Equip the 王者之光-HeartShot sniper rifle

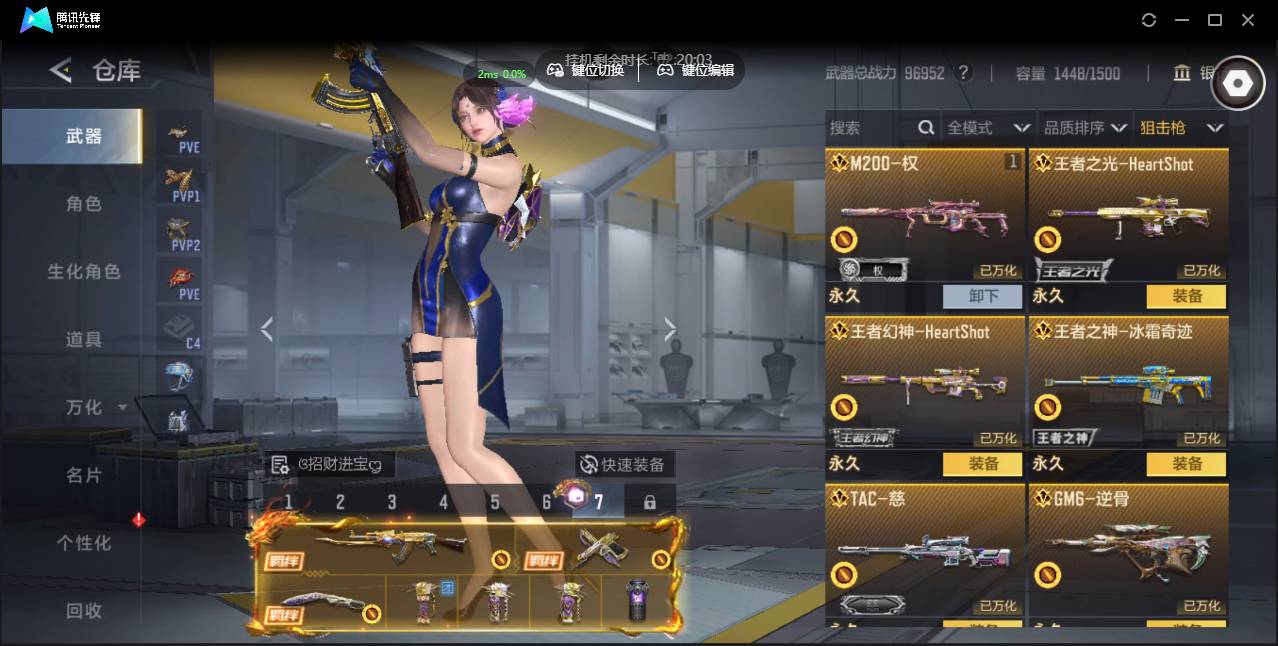(1186, 296)
